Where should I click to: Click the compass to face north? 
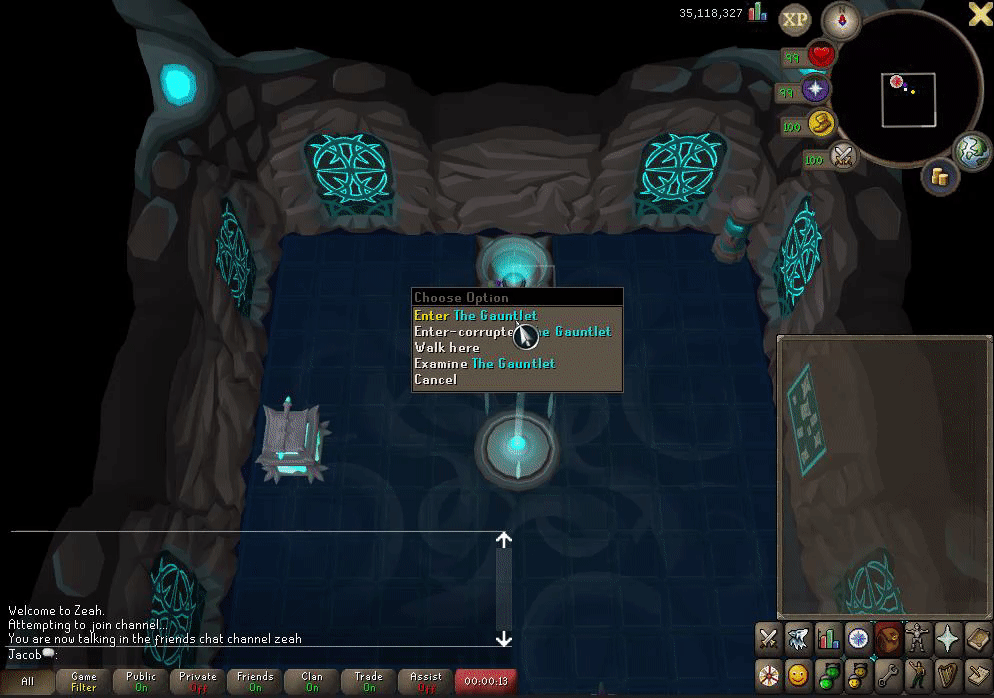[x=841, y=20]
